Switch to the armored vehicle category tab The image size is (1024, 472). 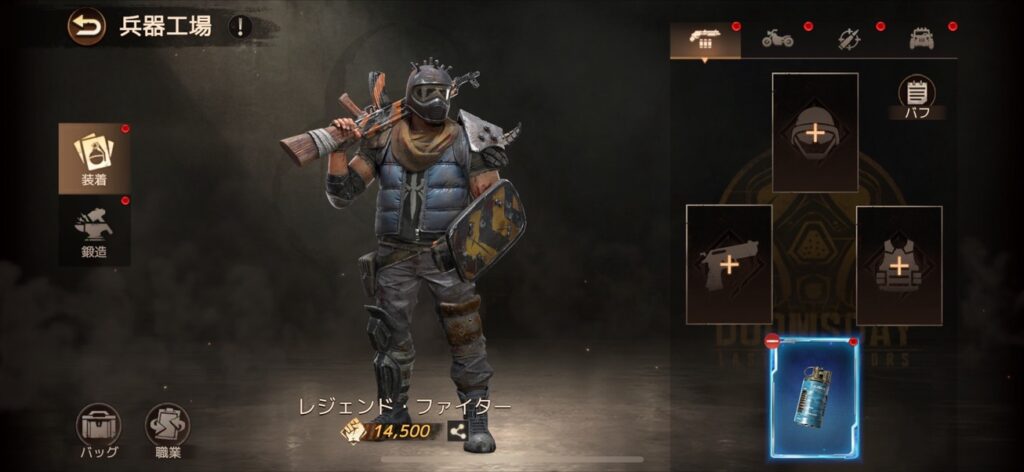921,40
